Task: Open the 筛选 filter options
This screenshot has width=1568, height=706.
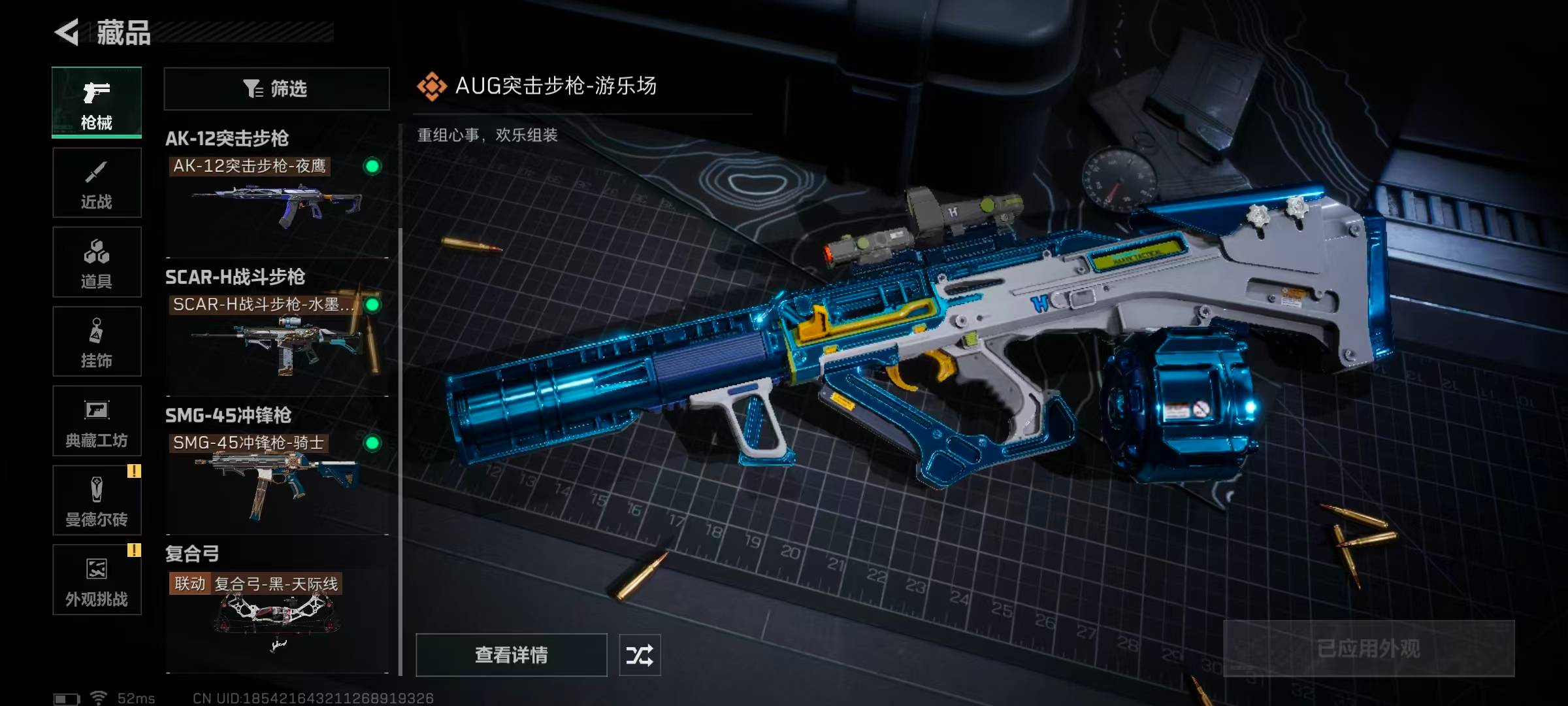Action: (276, 88)
